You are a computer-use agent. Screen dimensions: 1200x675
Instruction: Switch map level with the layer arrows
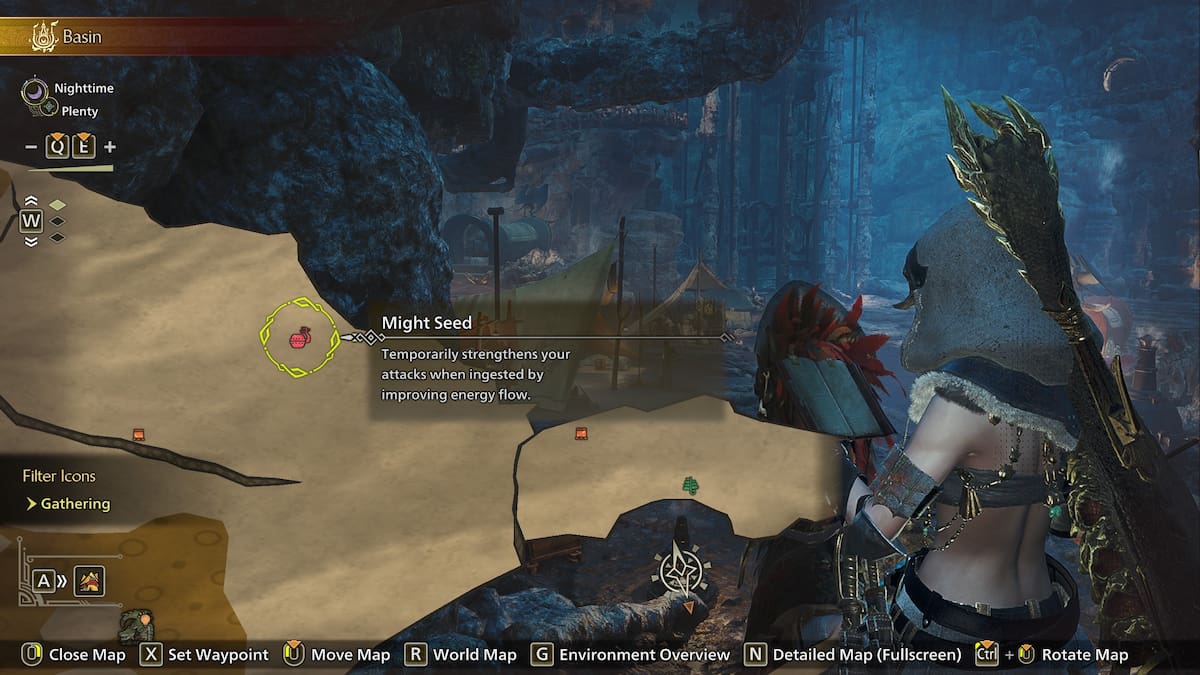click(31, 220)
